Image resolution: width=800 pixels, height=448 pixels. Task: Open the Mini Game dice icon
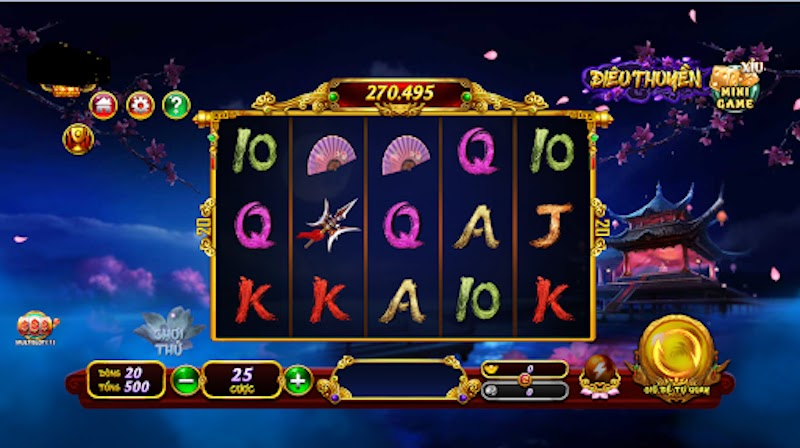[x=734, y=88]
